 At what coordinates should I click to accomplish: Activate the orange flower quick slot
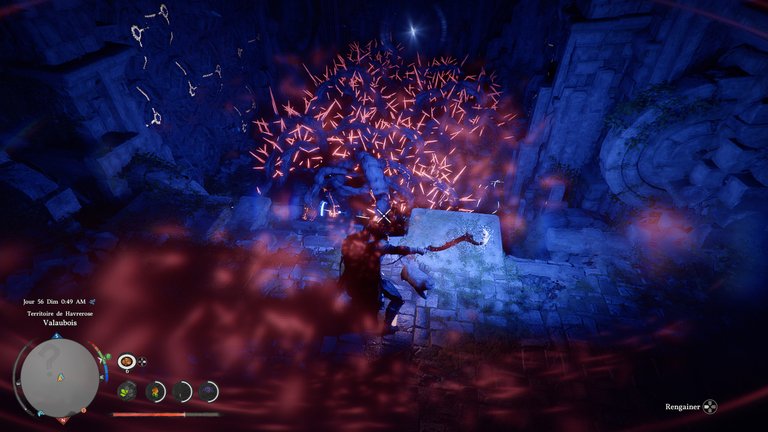coord(155,391)
